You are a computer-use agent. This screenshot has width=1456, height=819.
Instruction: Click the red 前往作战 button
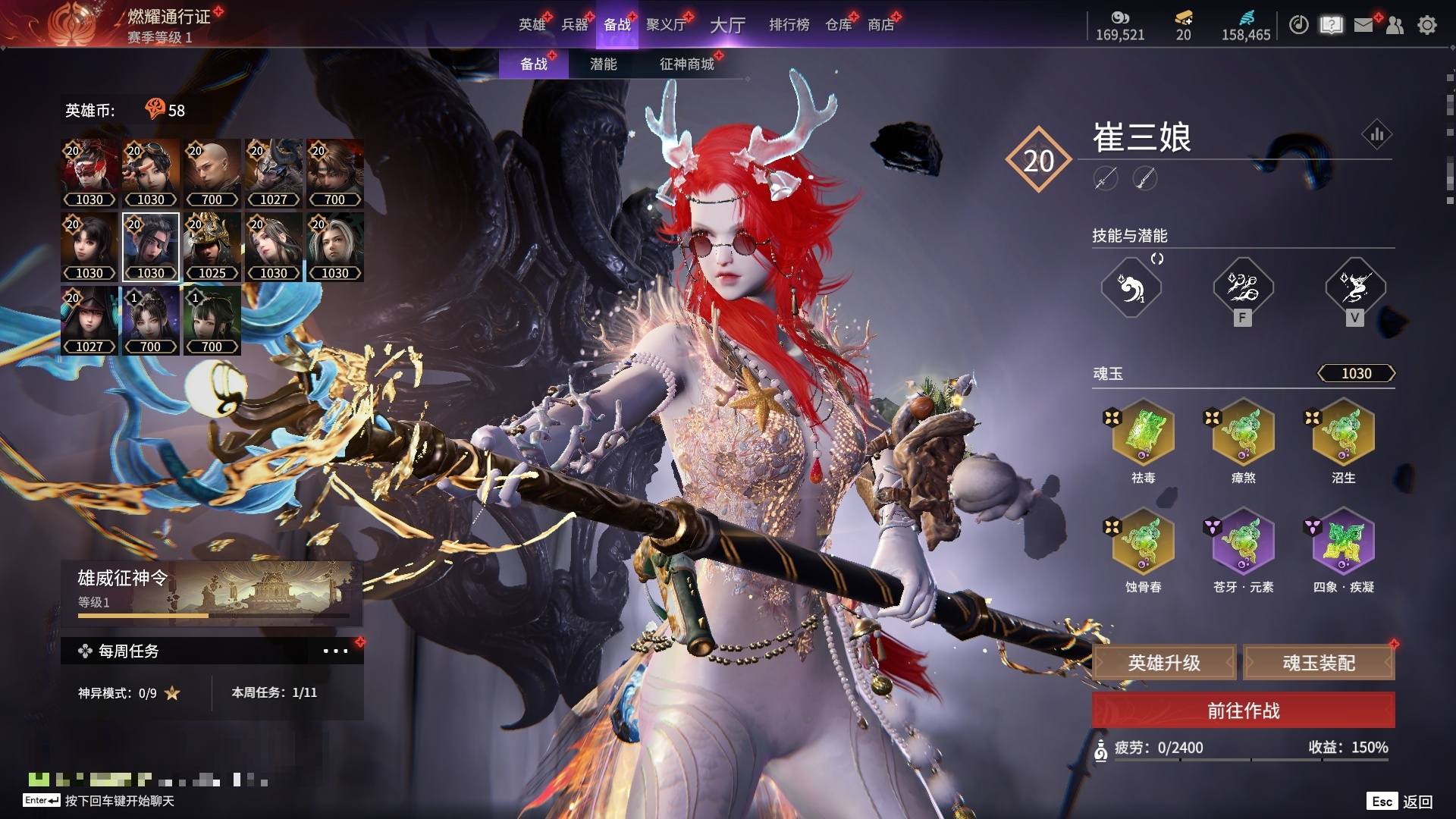click(x=1243, y=711)
